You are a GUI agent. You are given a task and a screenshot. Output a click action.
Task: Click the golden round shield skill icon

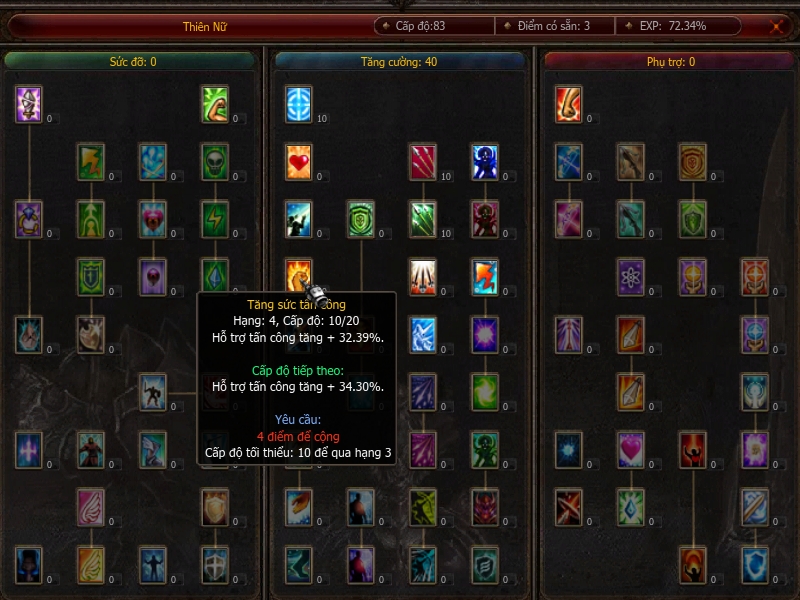coord(692,161)
